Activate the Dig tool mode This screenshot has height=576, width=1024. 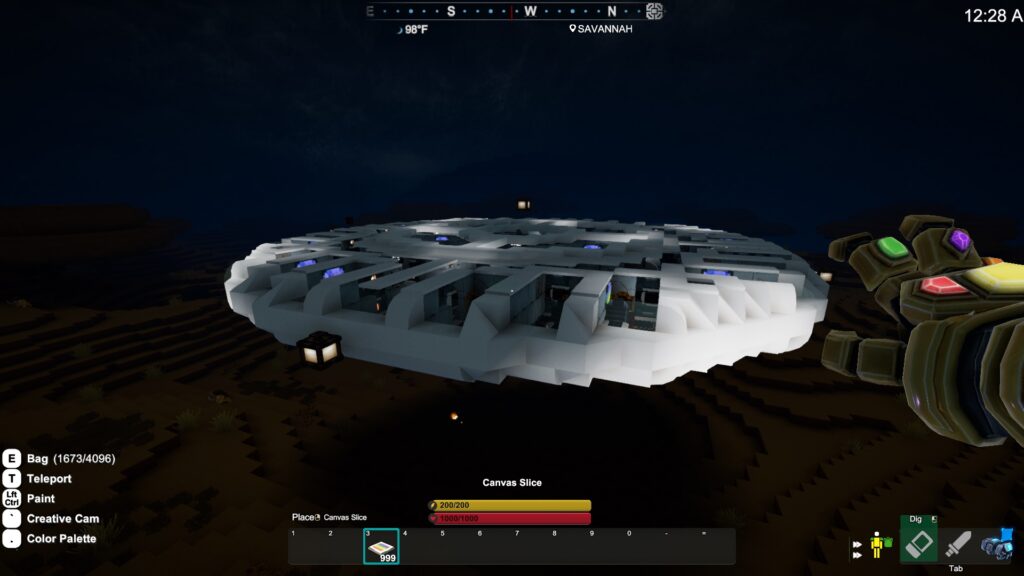coord(919,540)
